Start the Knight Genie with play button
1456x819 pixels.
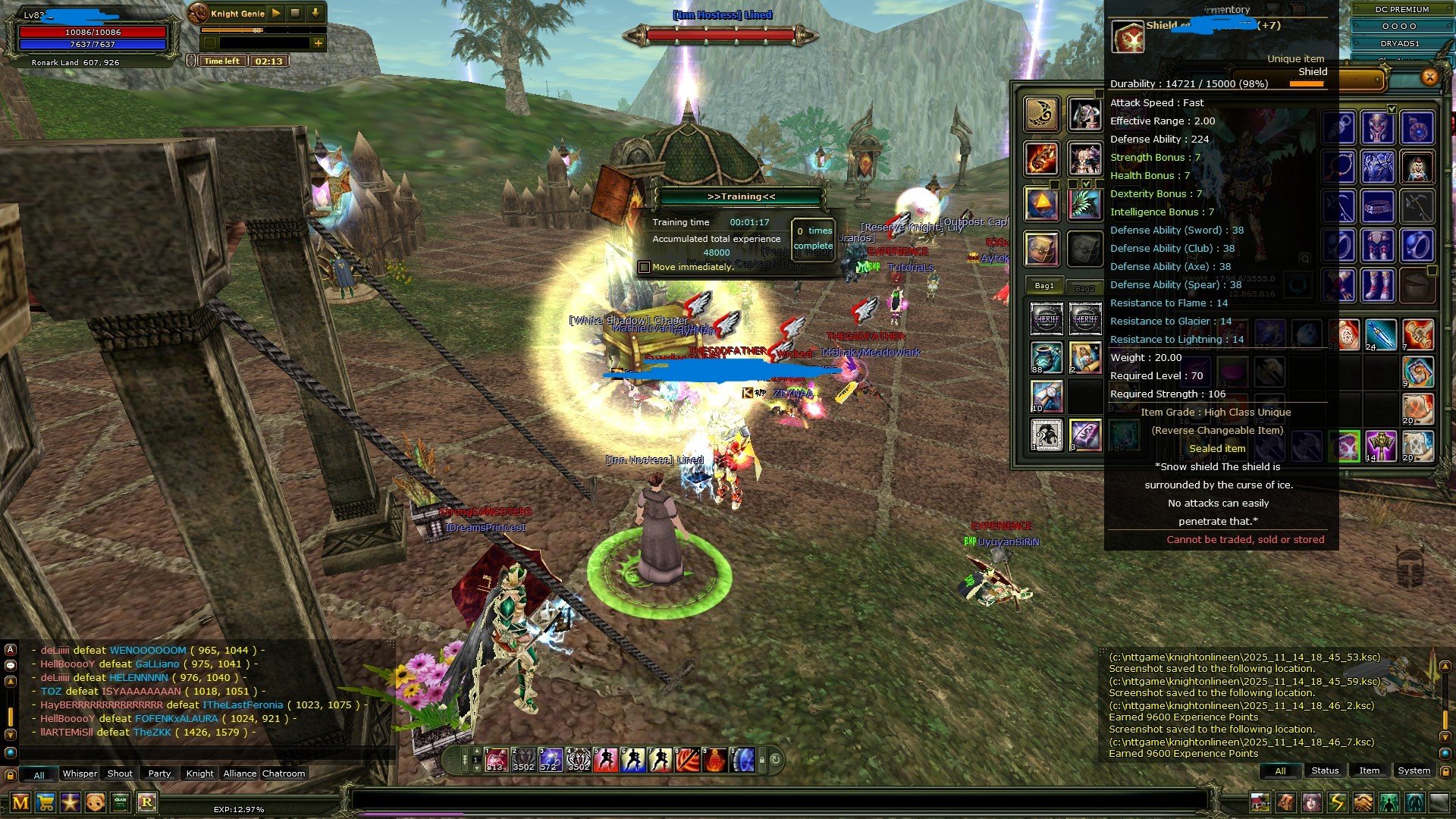pyautogui.click(x=276, y=13)
